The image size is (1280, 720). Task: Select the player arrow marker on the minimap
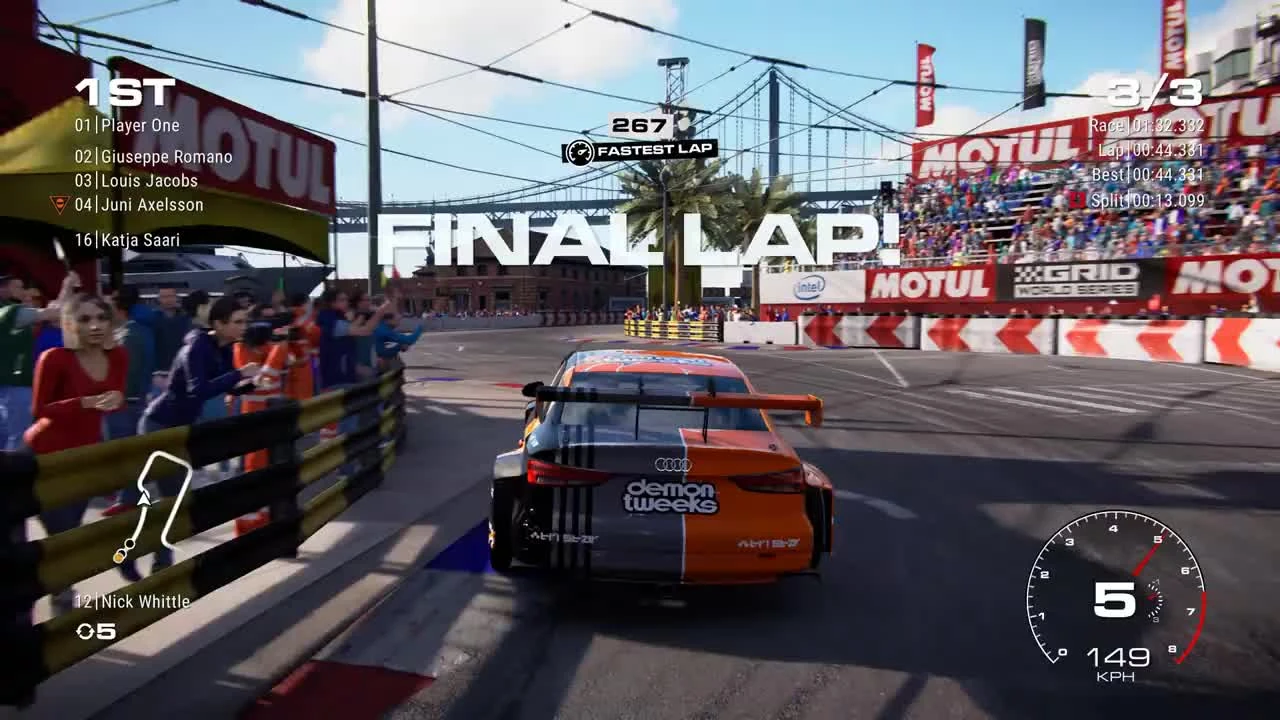(144, 500)
